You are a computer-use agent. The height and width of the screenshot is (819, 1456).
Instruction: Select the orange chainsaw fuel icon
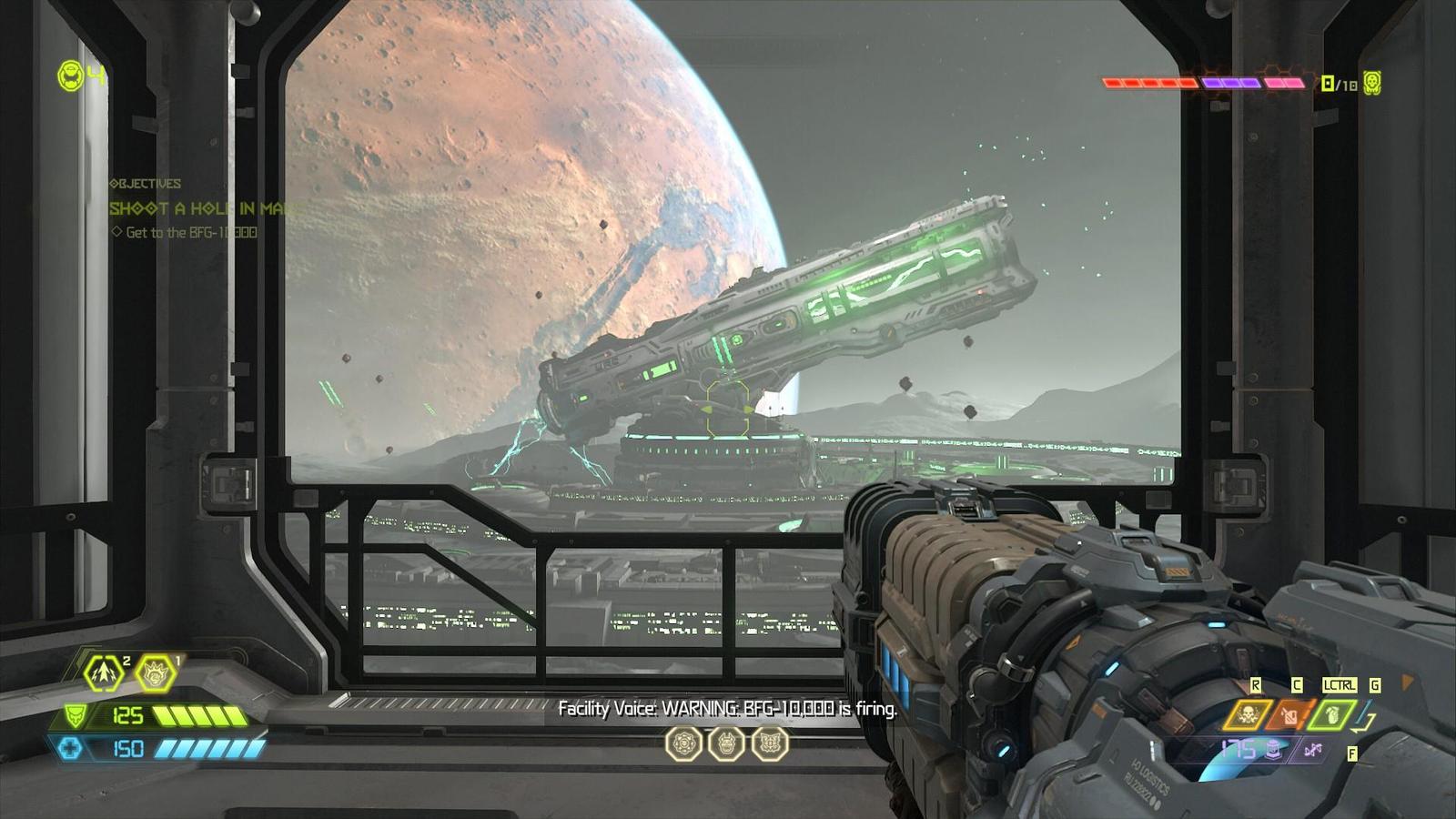[x=1289, y=715]
